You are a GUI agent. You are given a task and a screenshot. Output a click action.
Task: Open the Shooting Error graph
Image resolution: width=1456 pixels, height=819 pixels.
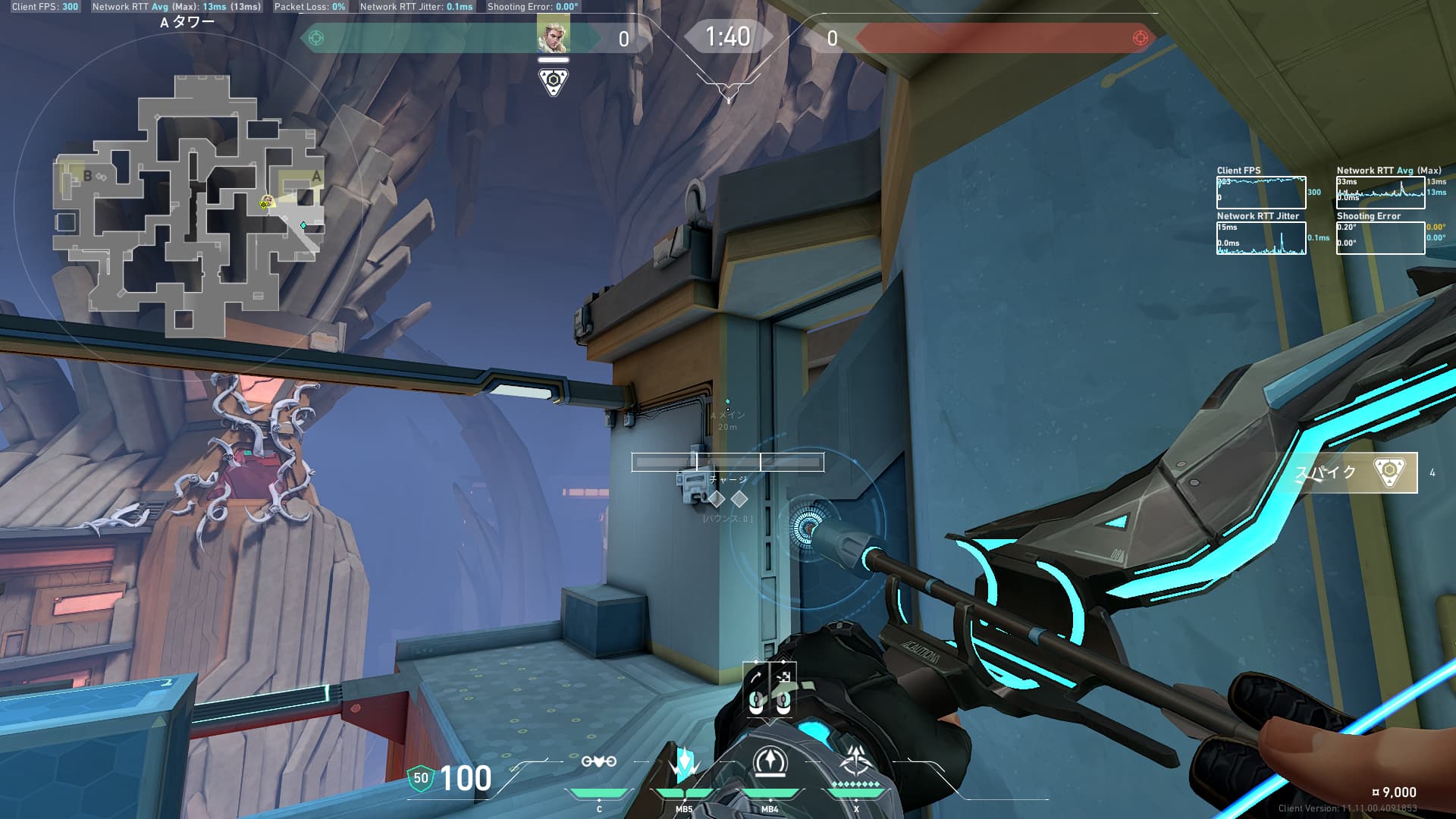(x=1380, y=237)
